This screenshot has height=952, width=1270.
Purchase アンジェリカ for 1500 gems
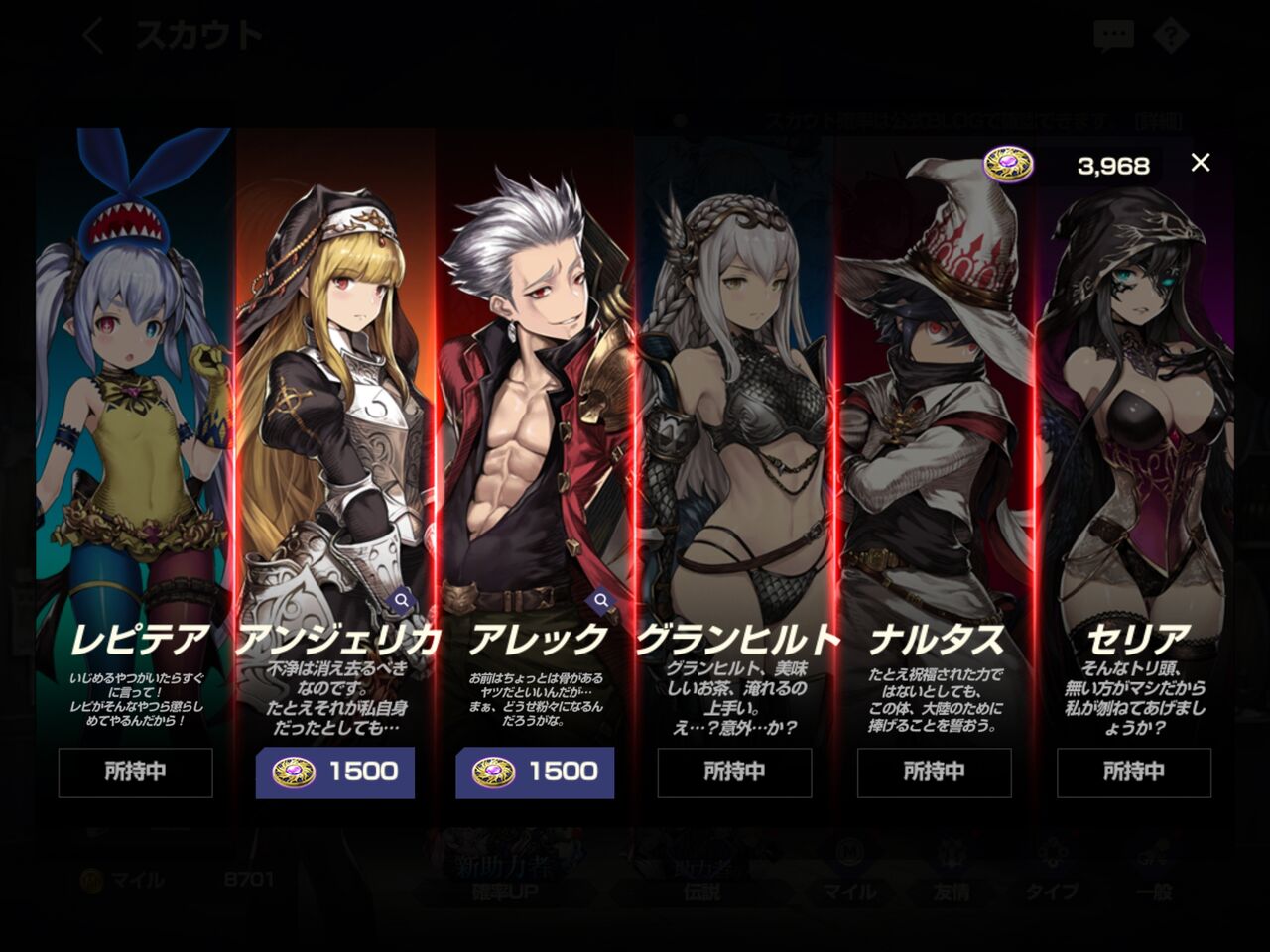[334, 773]
